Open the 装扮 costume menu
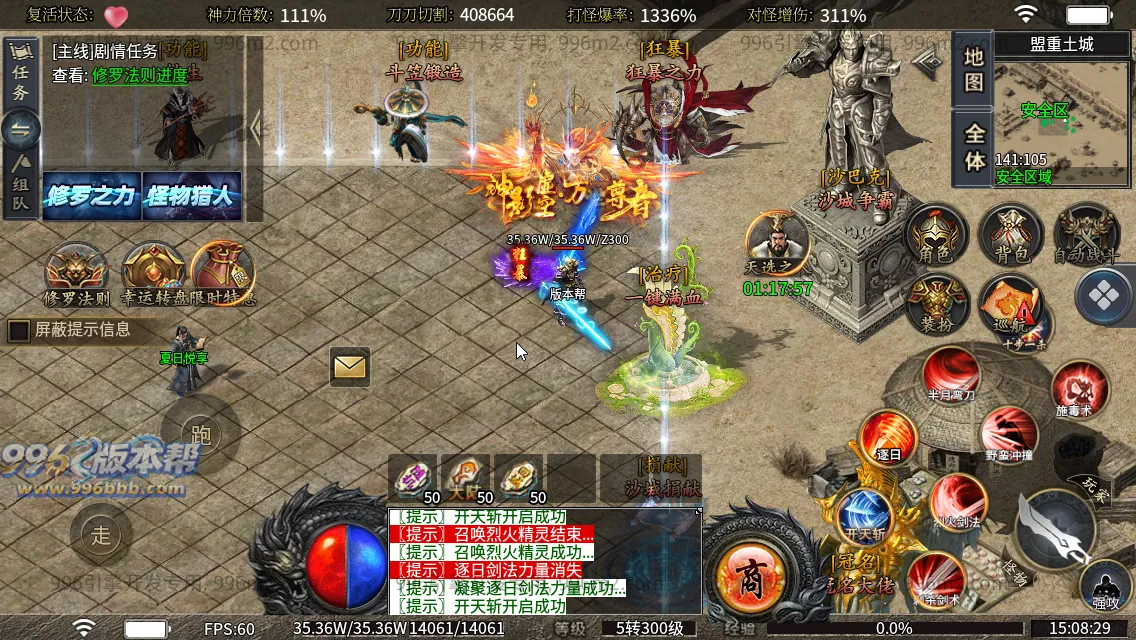The width and height of the screenshot is (1136, 640). coord(936,304)
